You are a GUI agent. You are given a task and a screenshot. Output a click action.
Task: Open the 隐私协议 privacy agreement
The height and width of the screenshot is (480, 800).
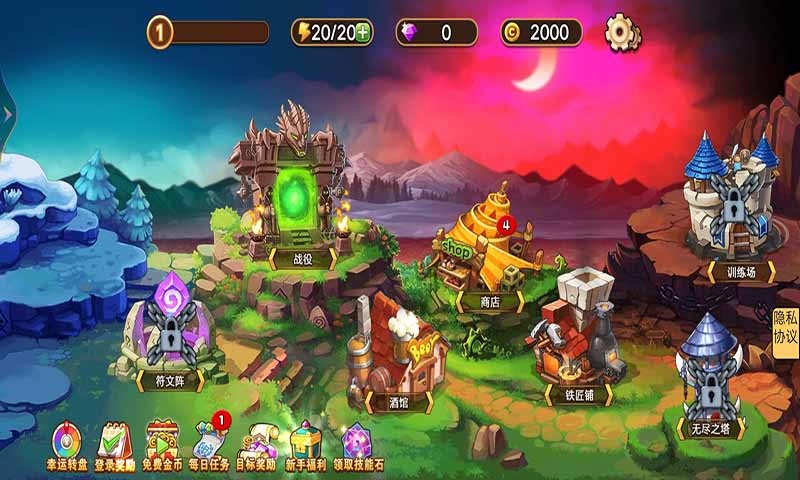[x=785, y=328]
